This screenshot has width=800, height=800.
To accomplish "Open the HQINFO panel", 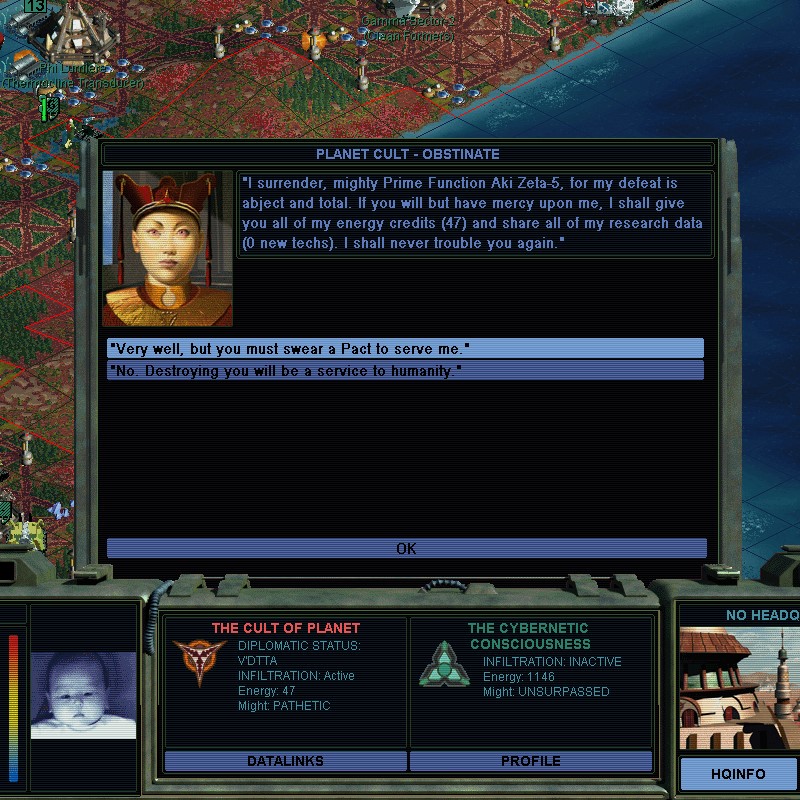I will point(739,774).
